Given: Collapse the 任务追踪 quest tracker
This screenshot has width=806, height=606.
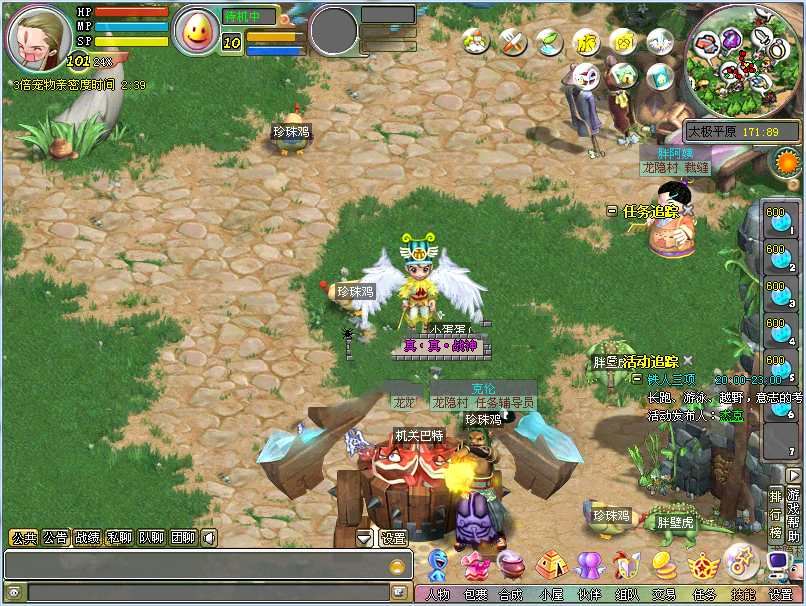Looking at the screenshot, I should (x=612, y=211).
